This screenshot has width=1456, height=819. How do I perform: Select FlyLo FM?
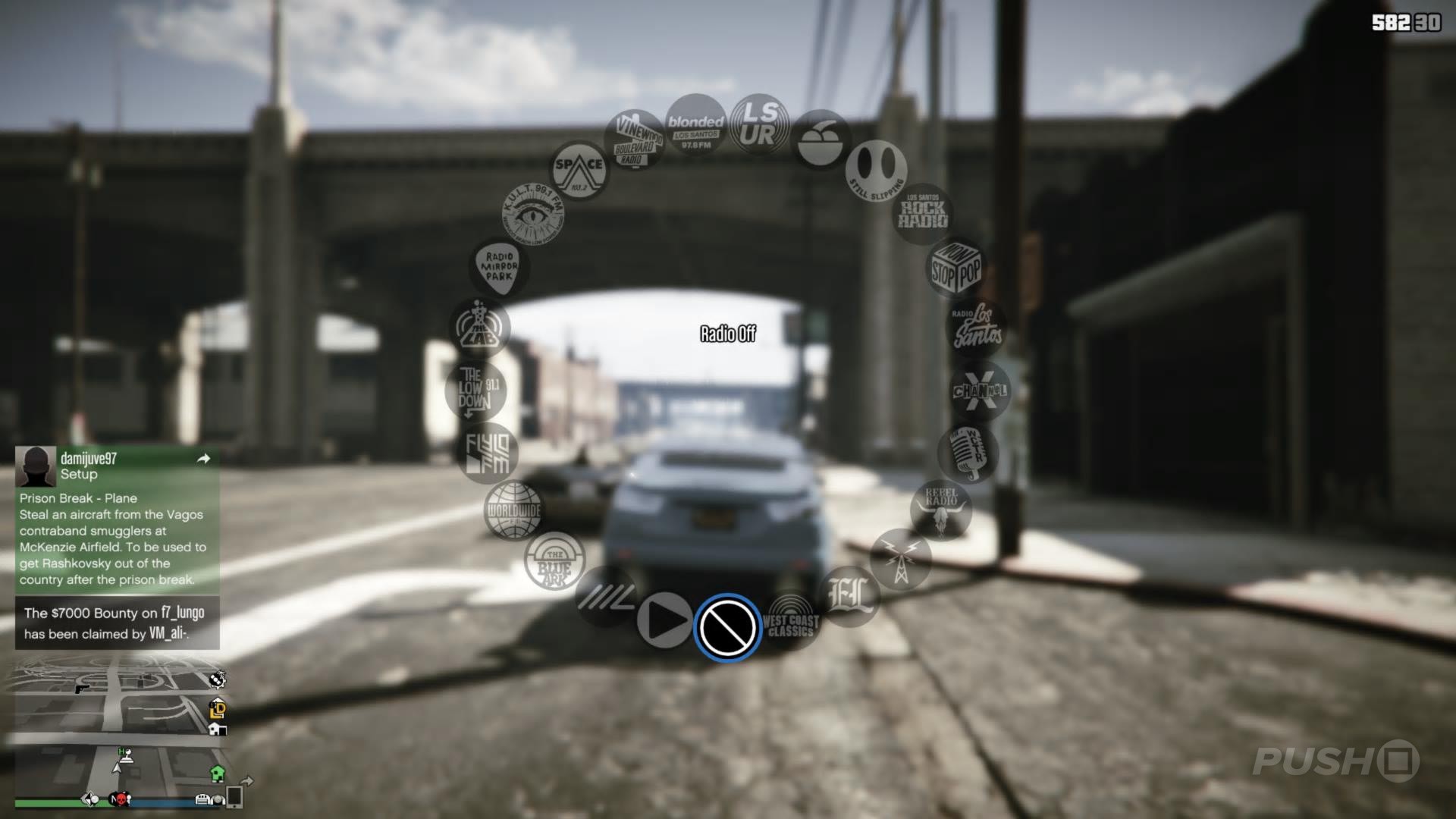(489, 453)
